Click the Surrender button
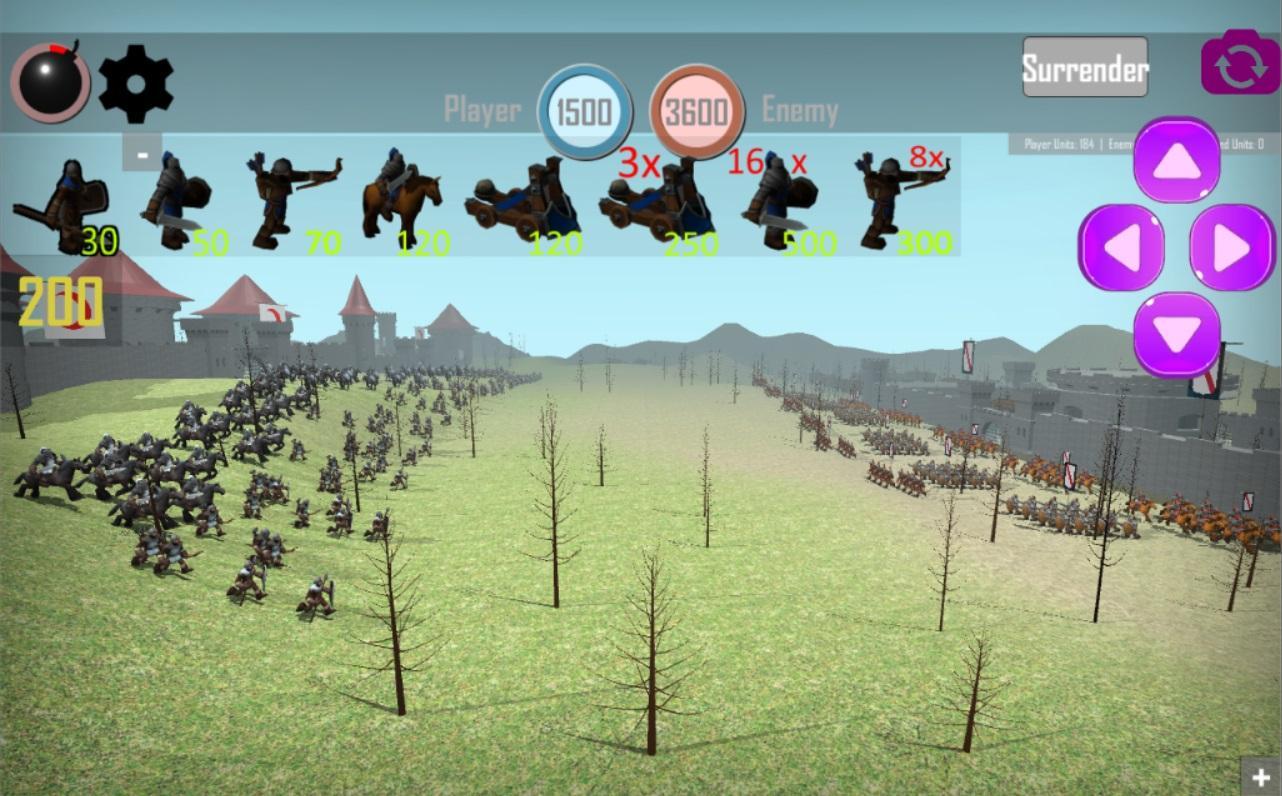 point(1084,68)
